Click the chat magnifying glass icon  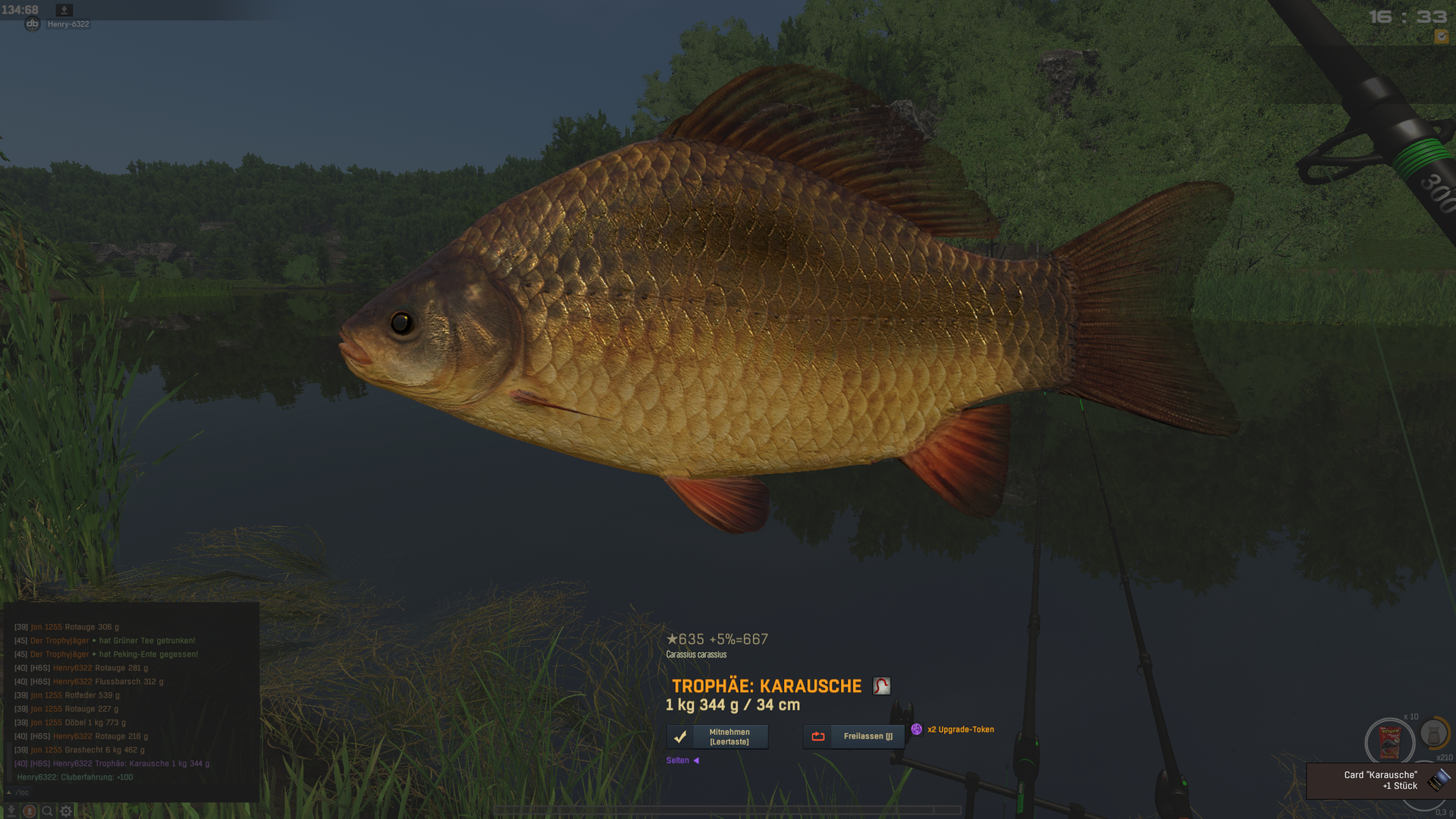[47, 811]
